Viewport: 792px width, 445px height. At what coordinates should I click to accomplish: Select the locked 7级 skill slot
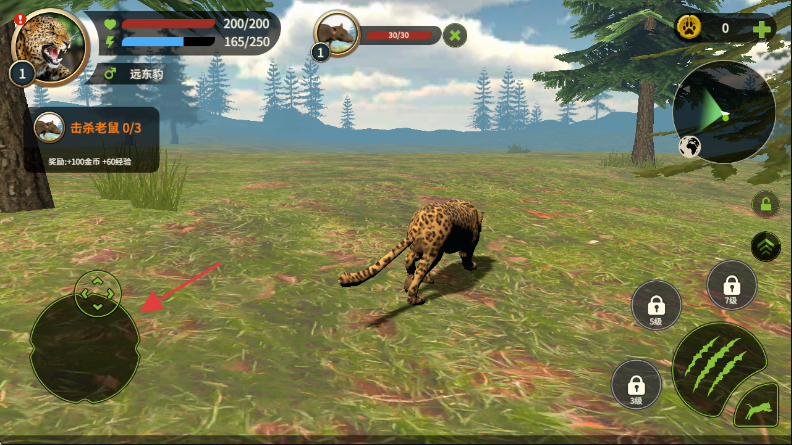pos(732,286)
